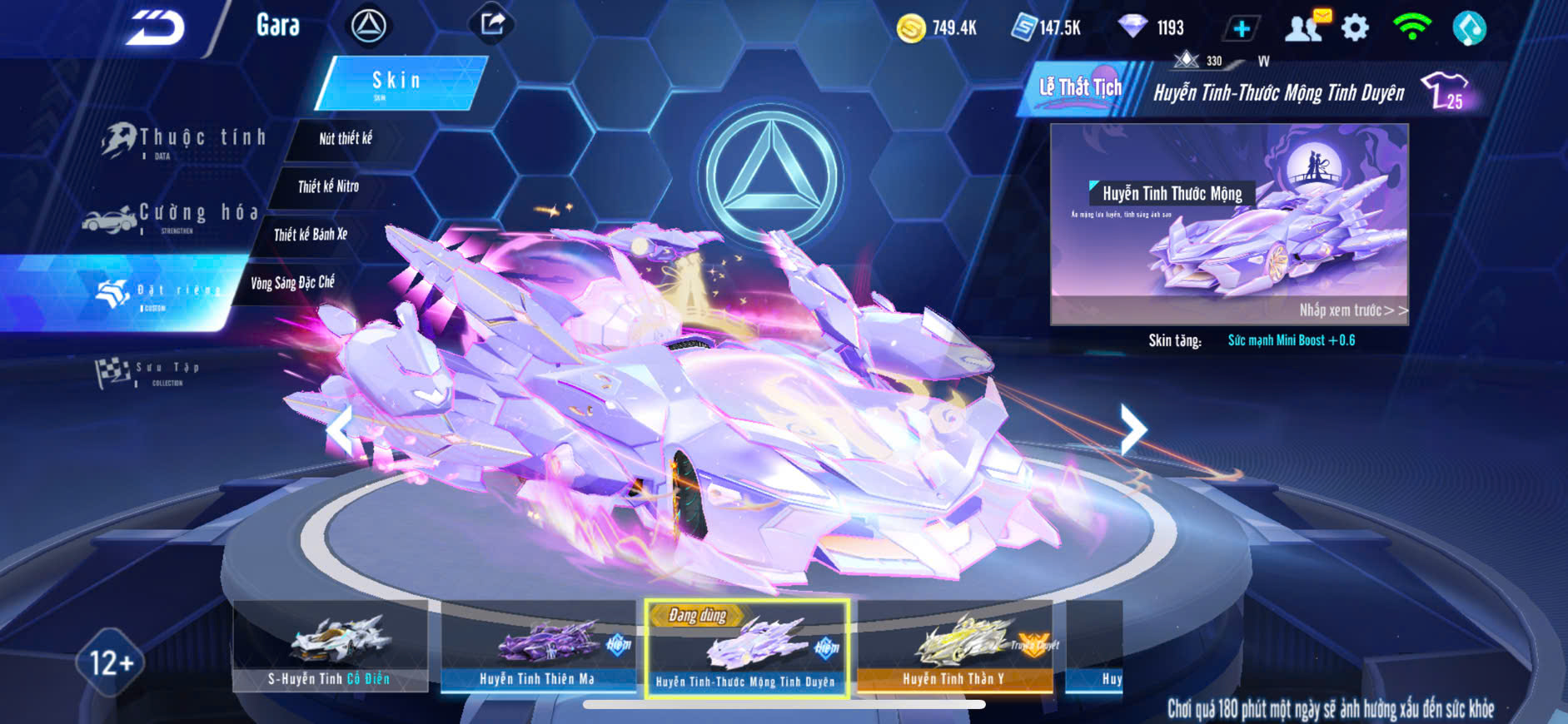Open the Nút thiết kế option
Viewport: 1568px width, 724px height.
[346, 139]
